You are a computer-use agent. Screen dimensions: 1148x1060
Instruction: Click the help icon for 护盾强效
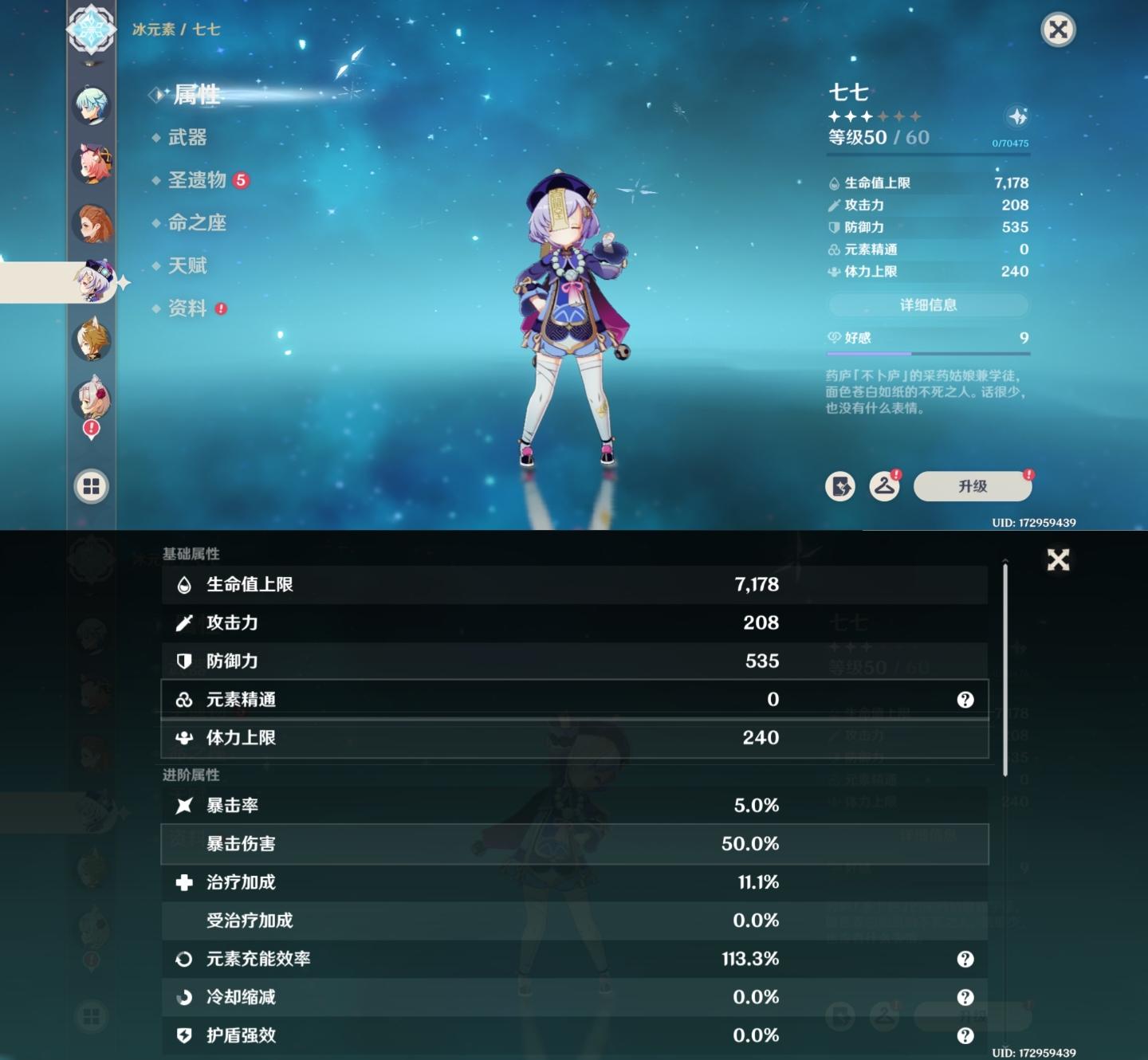(965, 1035)
